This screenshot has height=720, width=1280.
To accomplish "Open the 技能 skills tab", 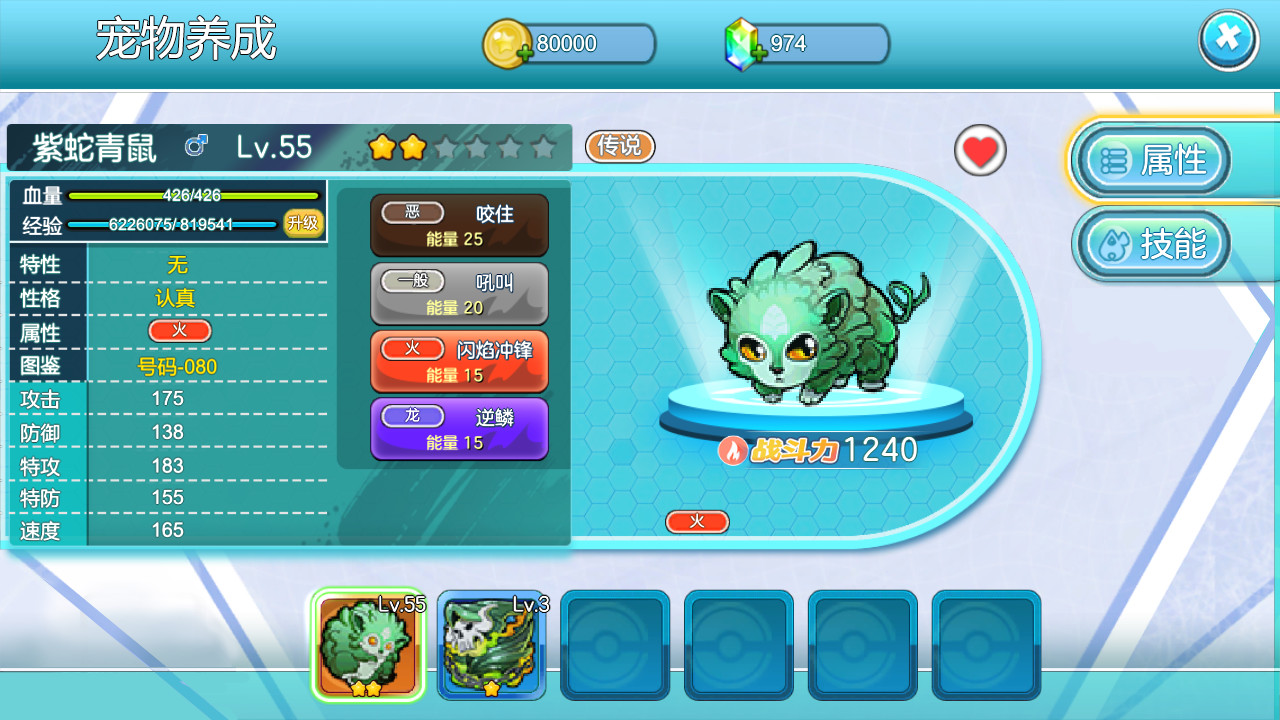I will (x=1152, y=244).
